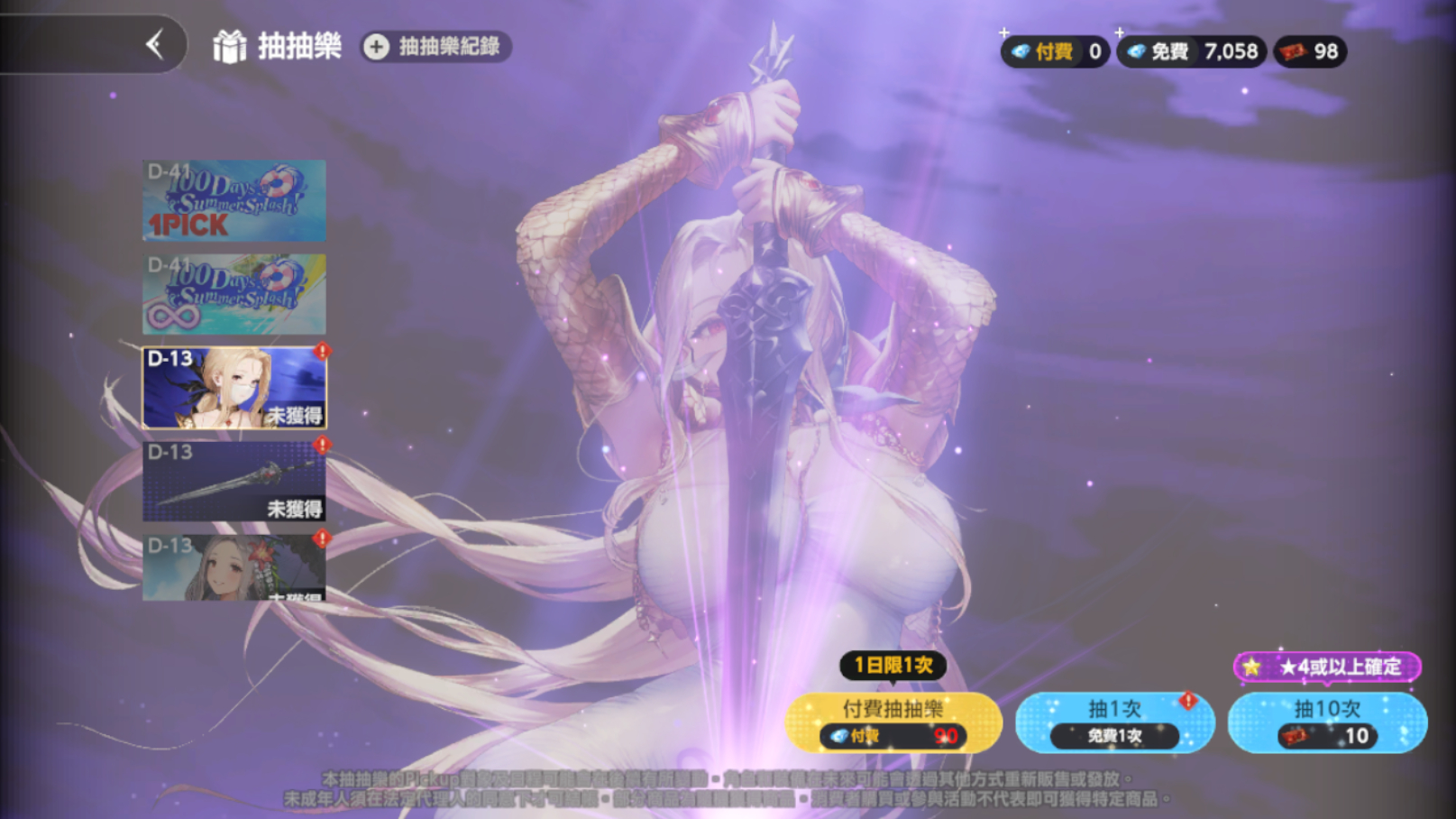
Task: Tap the red ticket counter showing 98
Action: (1310, 51)
